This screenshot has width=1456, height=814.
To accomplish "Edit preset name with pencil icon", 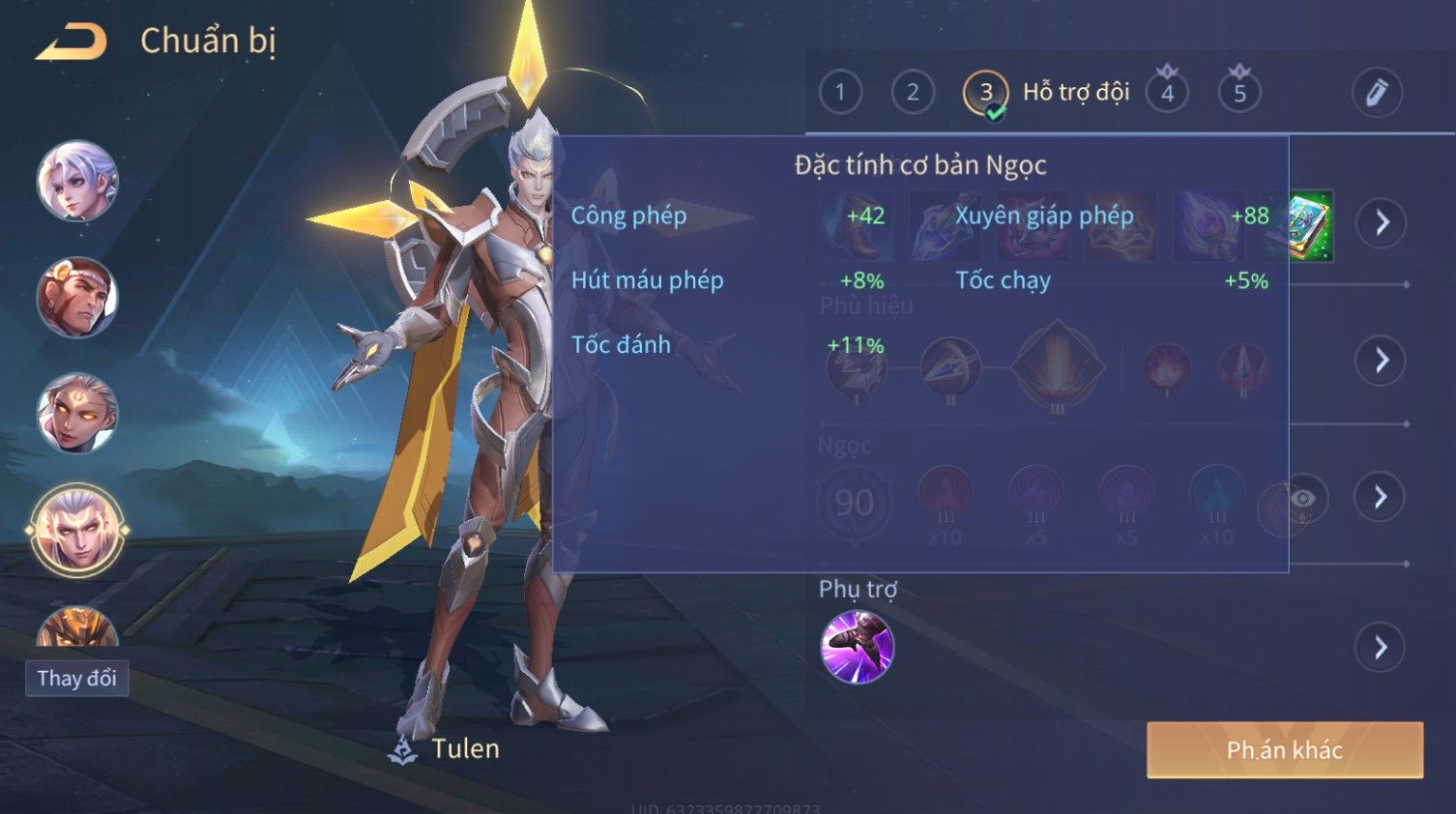I will point(1376,93).
